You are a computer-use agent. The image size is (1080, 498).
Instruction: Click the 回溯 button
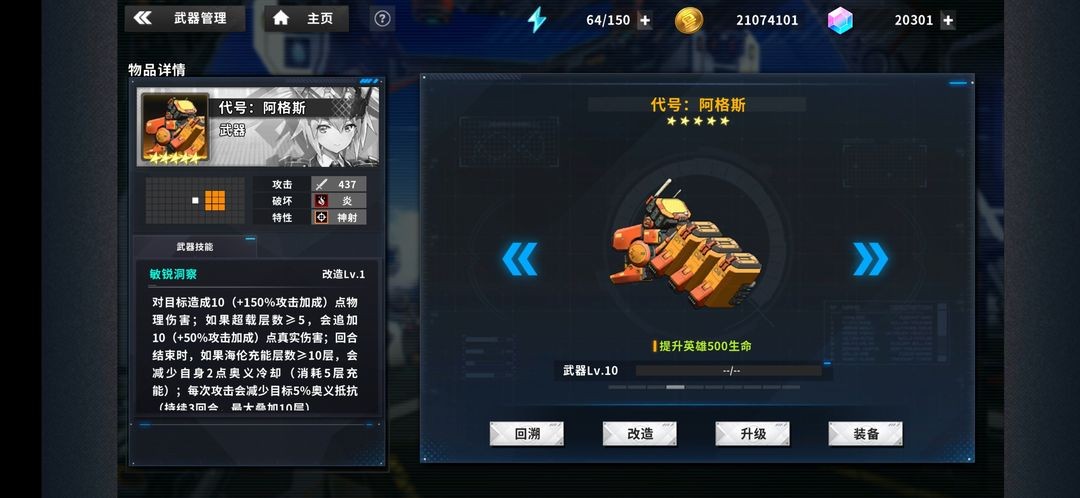point(526,433)
